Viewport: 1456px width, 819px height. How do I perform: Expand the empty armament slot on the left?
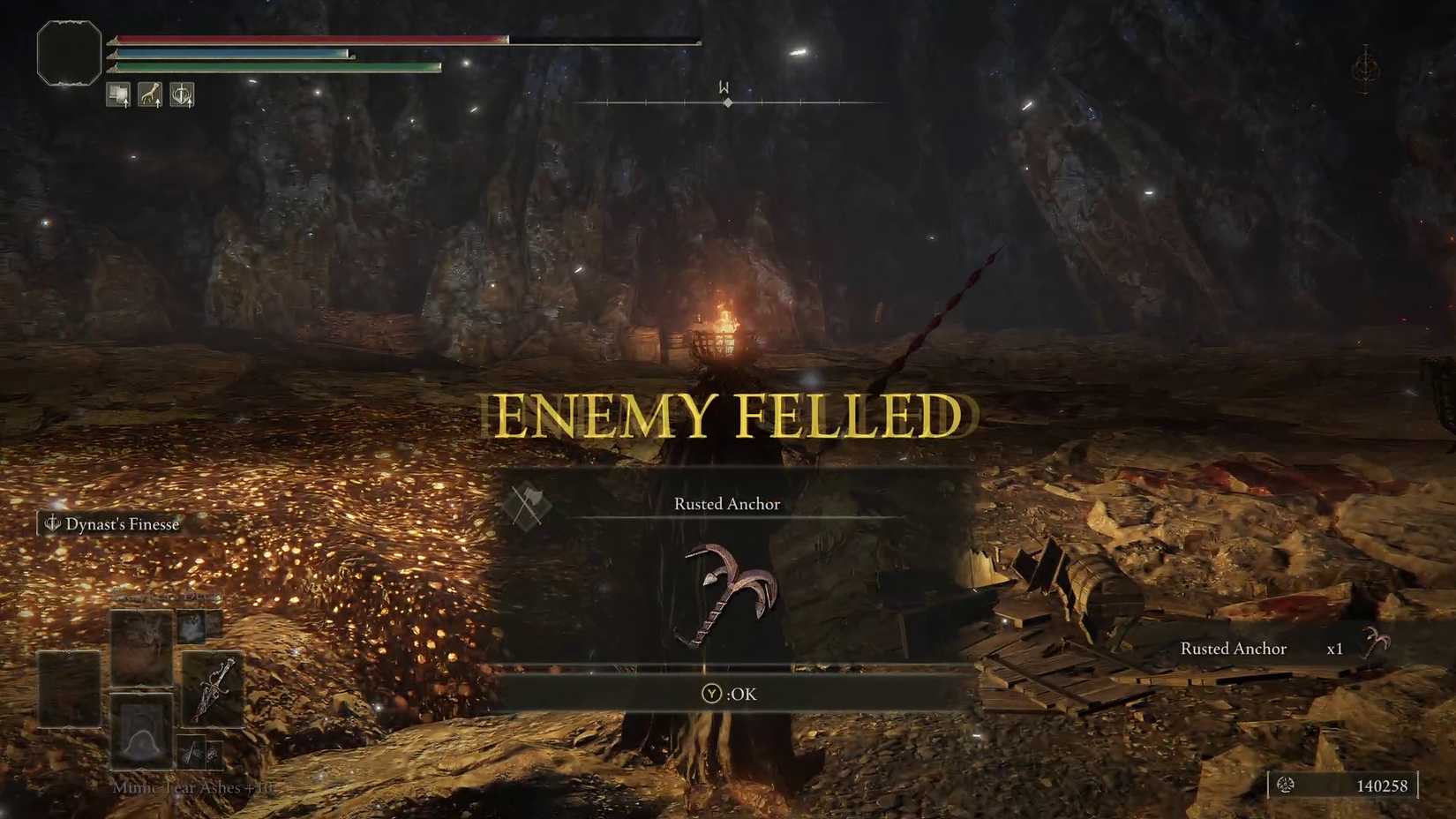(68, 688)
